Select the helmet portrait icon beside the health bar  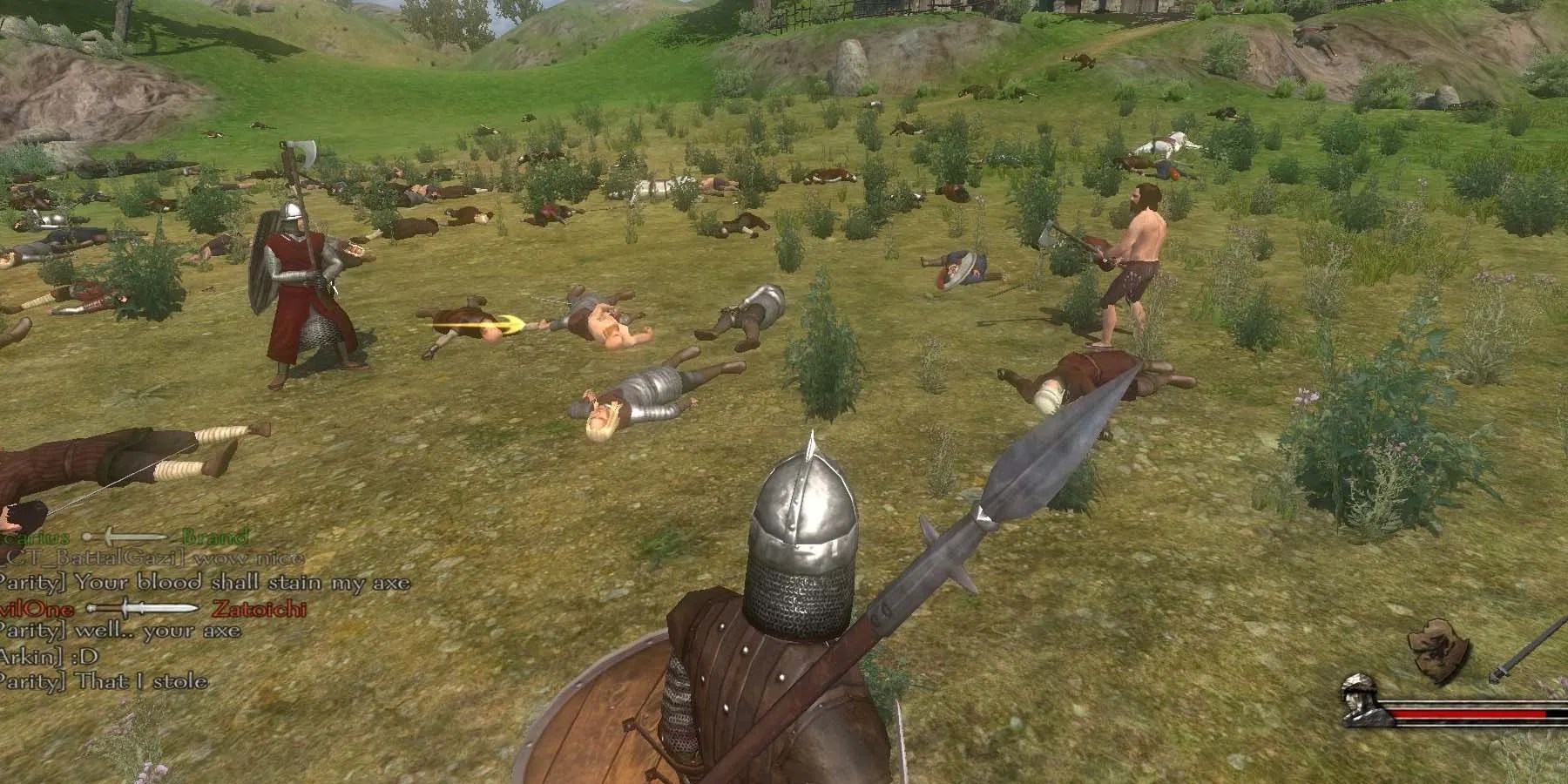[1360, 701]
